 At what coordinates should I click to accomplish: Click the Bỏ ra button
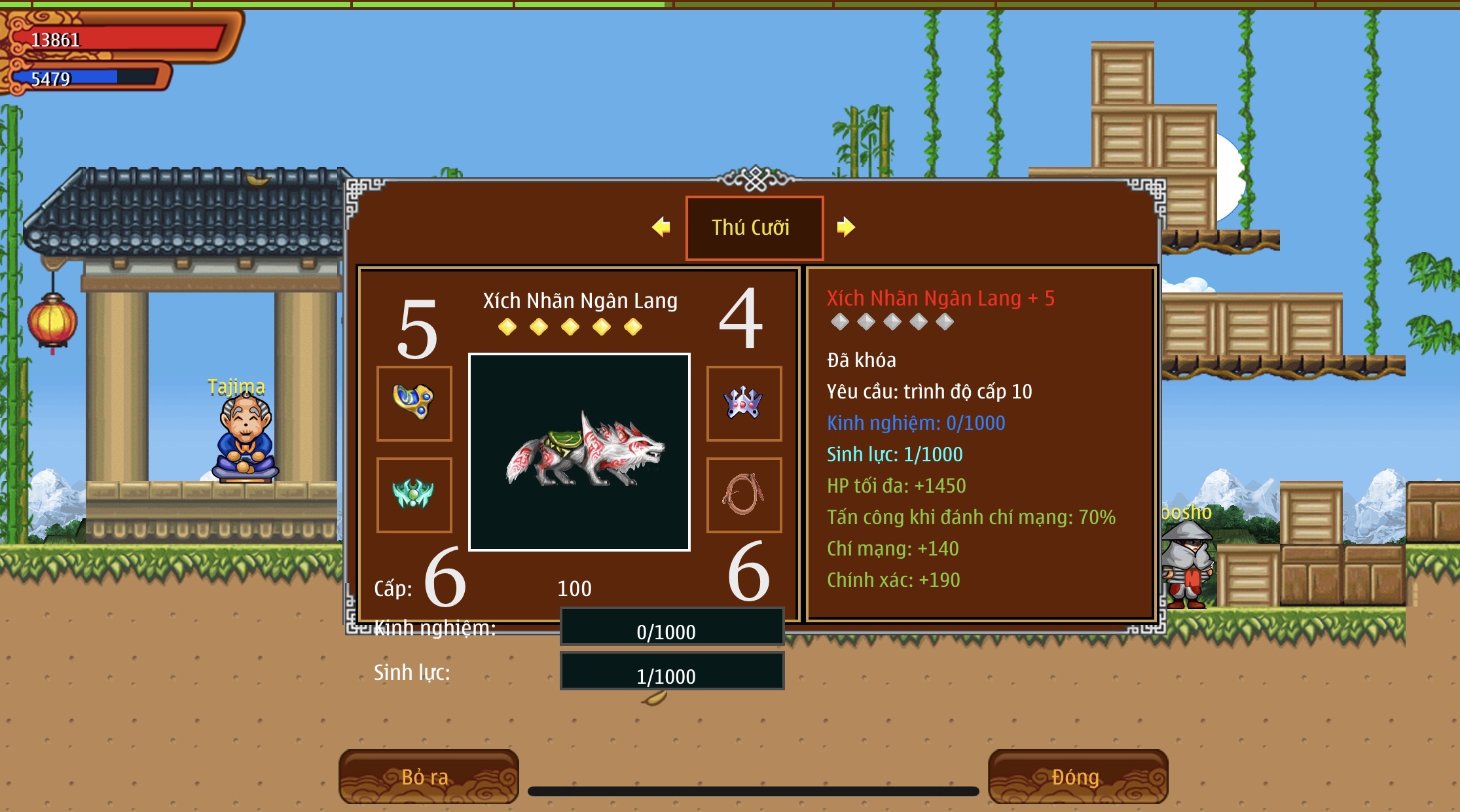point(428,777)
